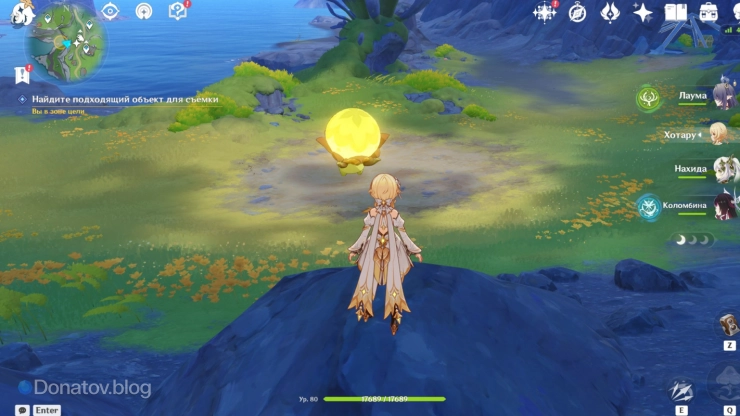Use the quick-access gadget icon
Screen dimensions: 740x416
click(727, 324)
